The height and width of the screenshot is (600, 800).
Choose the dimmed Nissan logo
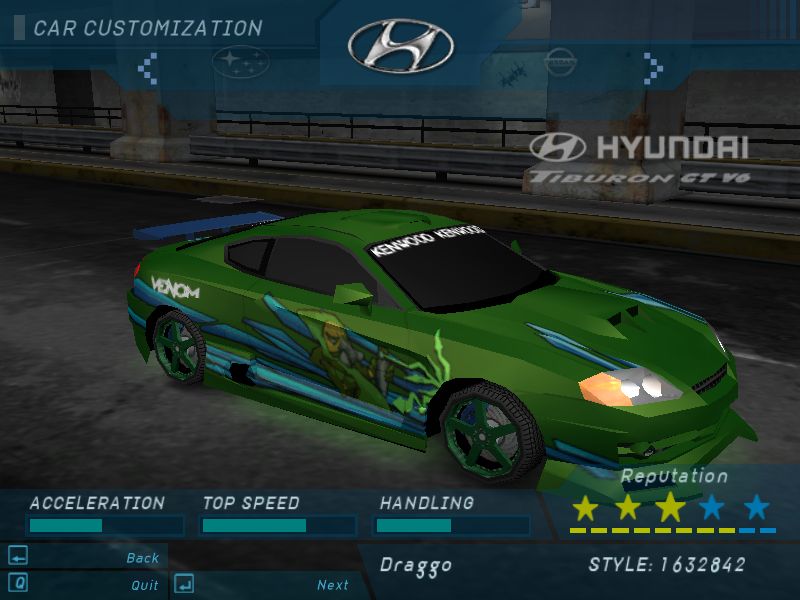560,62
